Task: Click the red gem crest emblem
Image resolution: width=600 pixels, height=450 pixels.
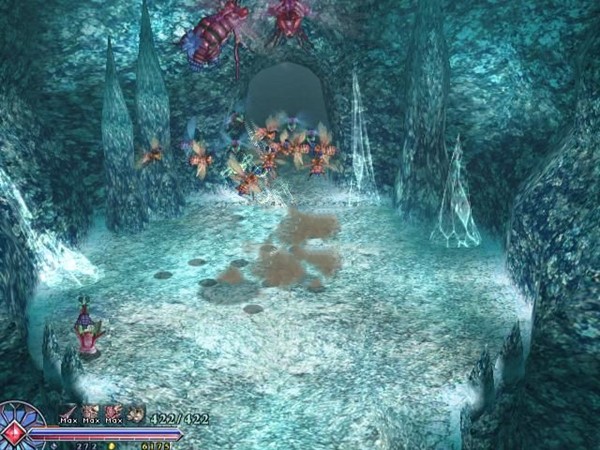Action: click(x=15, y=431)
